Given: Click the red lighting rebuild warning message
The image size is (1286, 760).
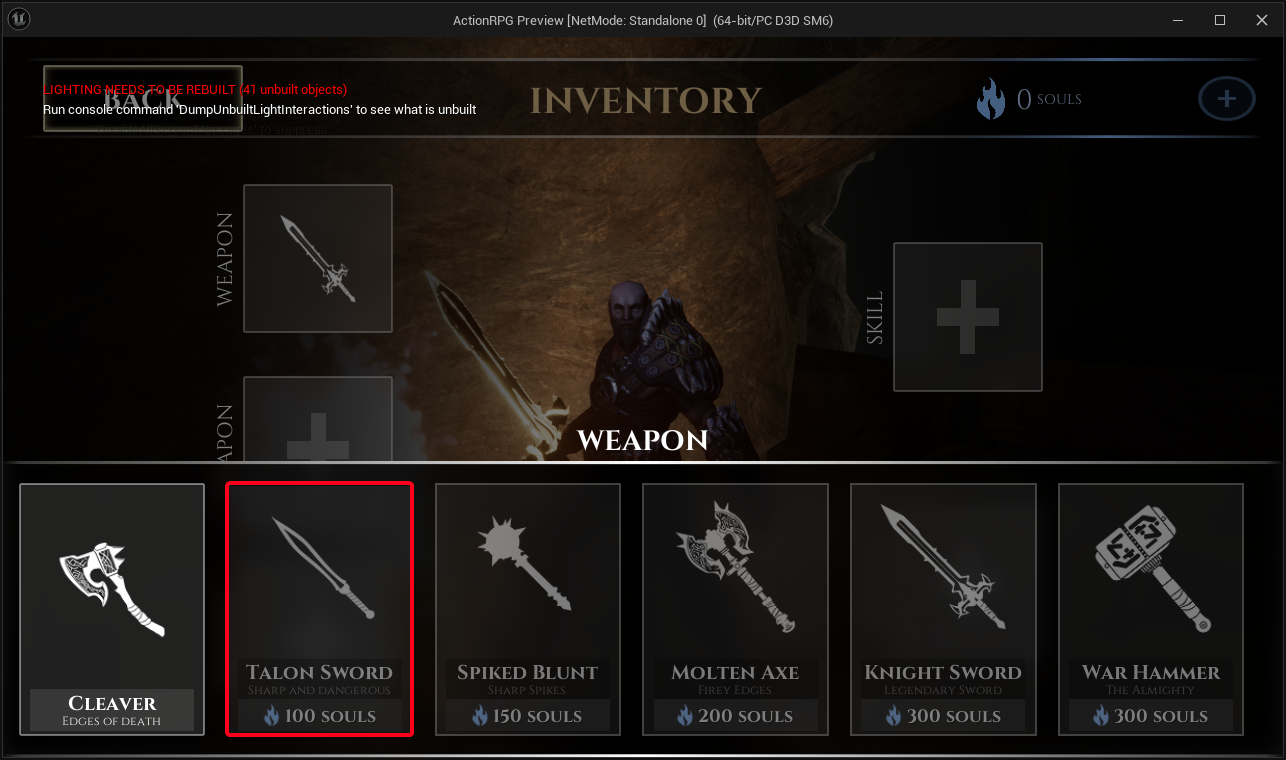Looking at the screenshot, I should click(x=194, y=89).
